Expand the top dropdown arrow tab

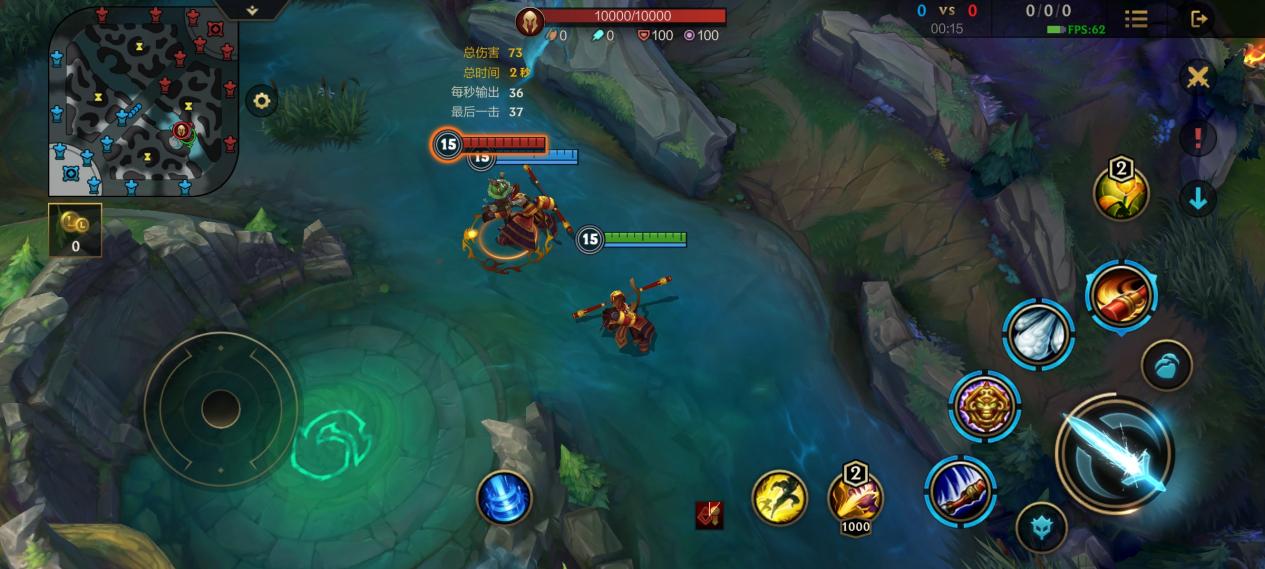coord(251,10)
